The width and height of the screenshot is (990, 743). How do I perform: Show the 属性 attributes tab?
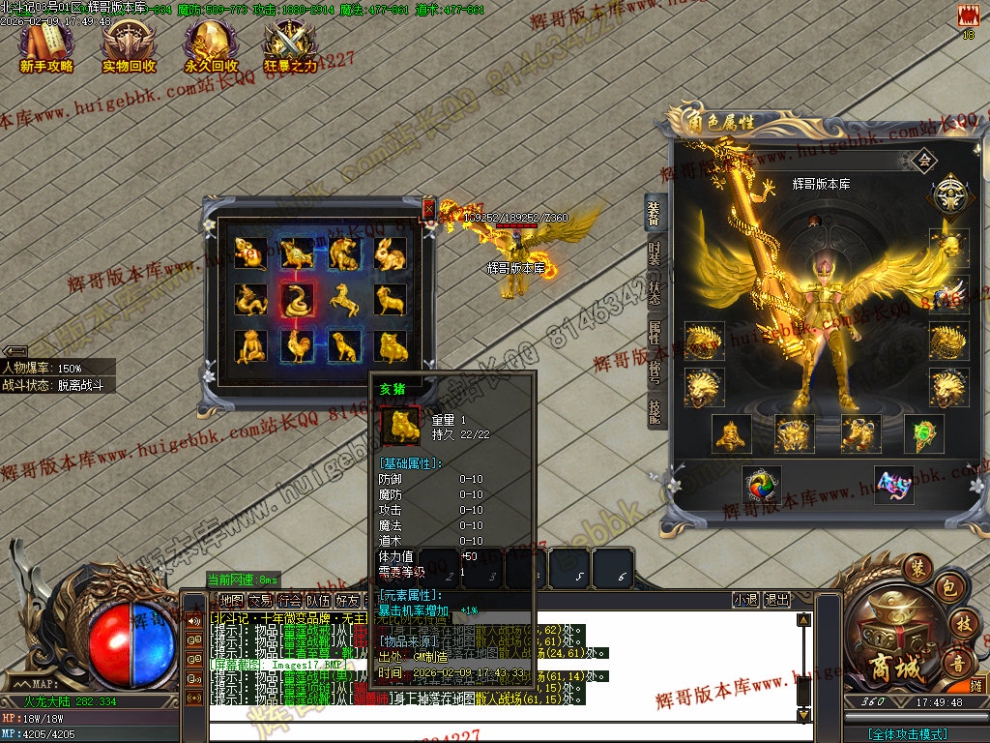coord(654,332)
